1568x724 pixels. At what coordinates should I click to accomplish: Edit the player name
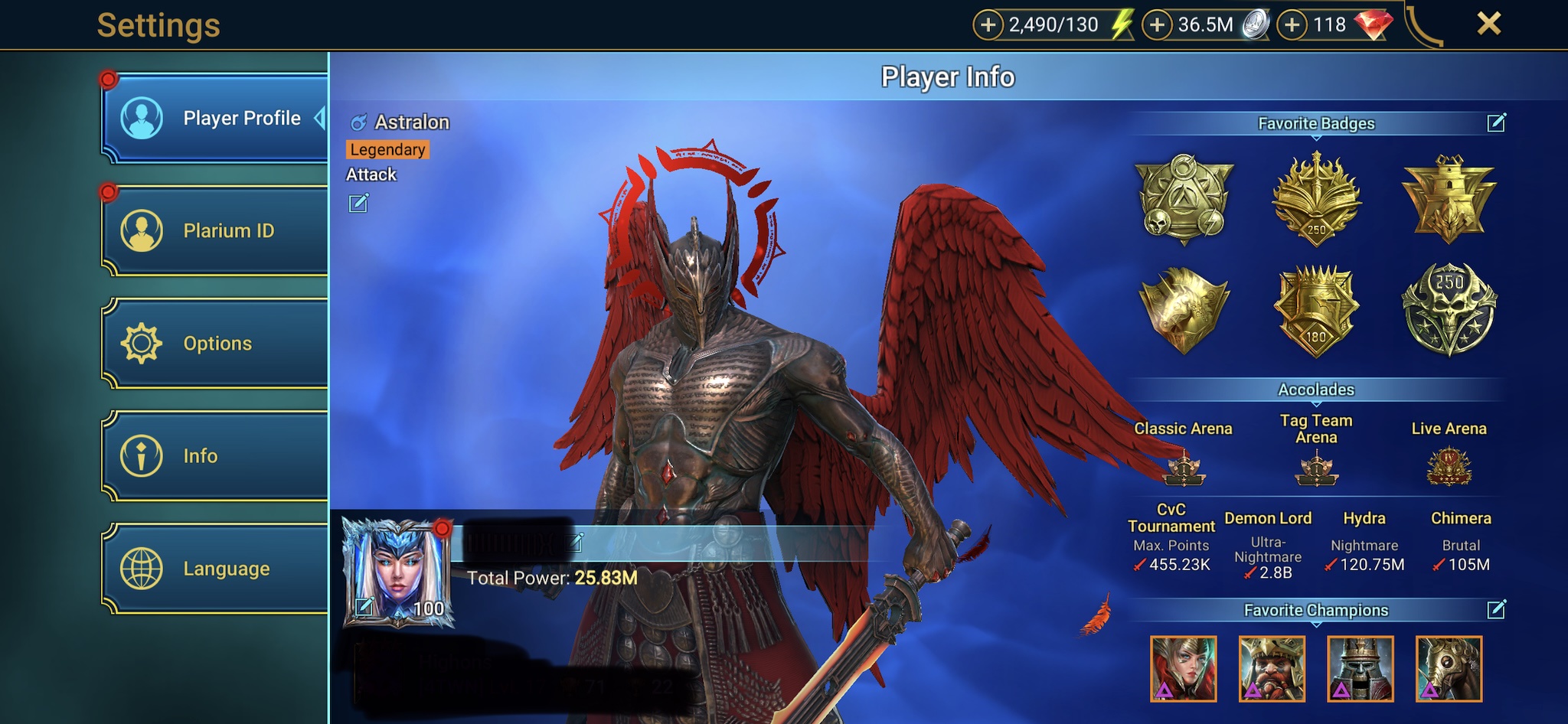[x=576, y=543]
